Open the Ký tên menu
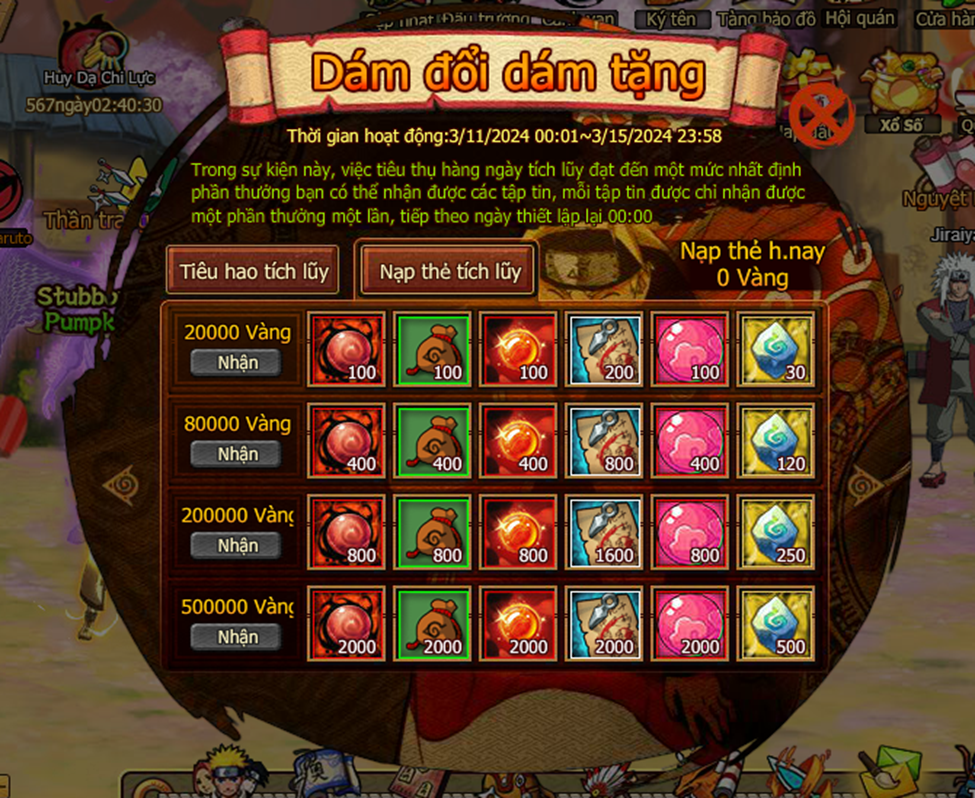The width and height of the screenshot is (975, 798). click(670, 18)
